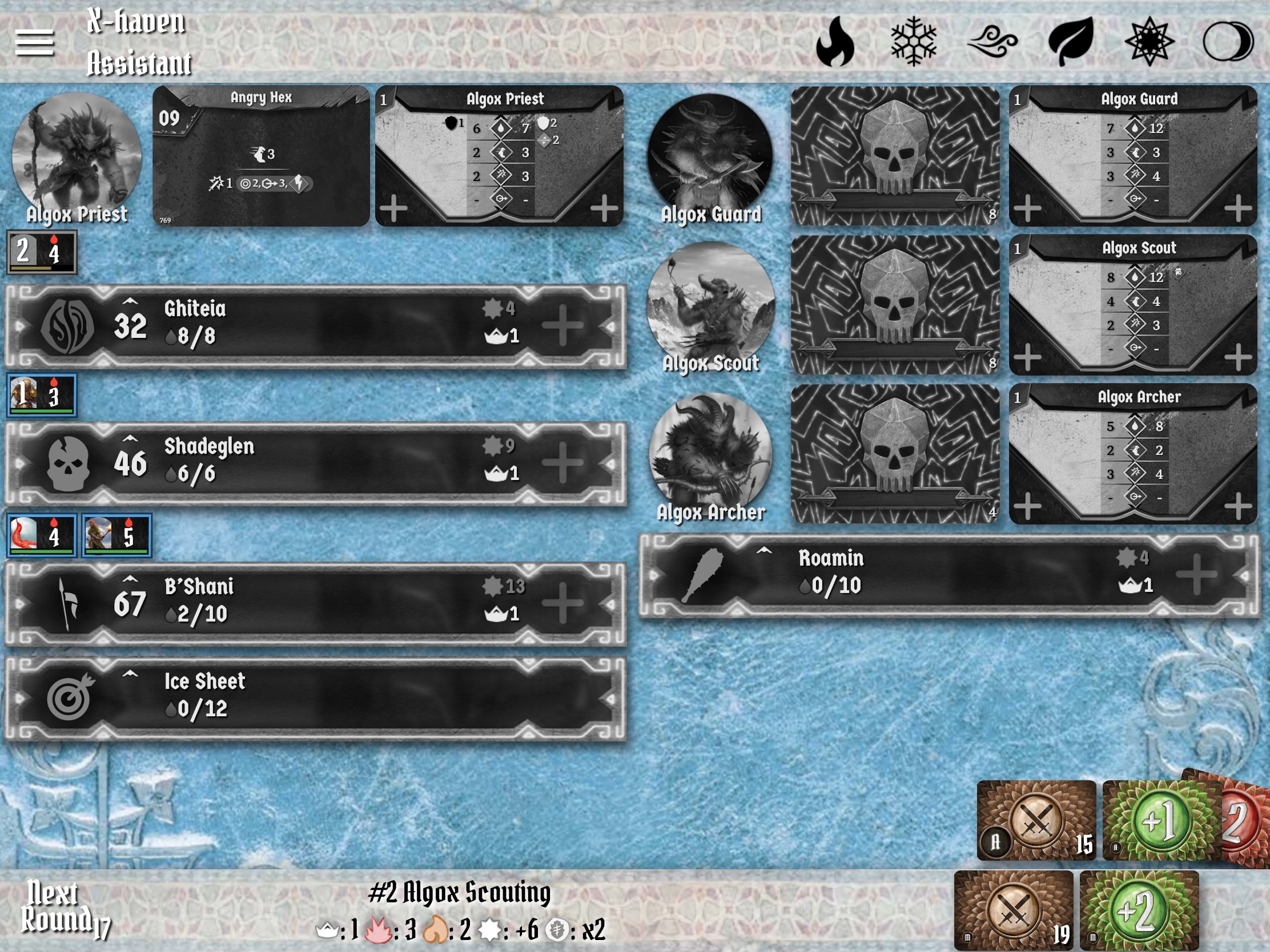Select the Shadeglen character row
The width and height of the screenshot is (1270, 952).
coord(316,462)
